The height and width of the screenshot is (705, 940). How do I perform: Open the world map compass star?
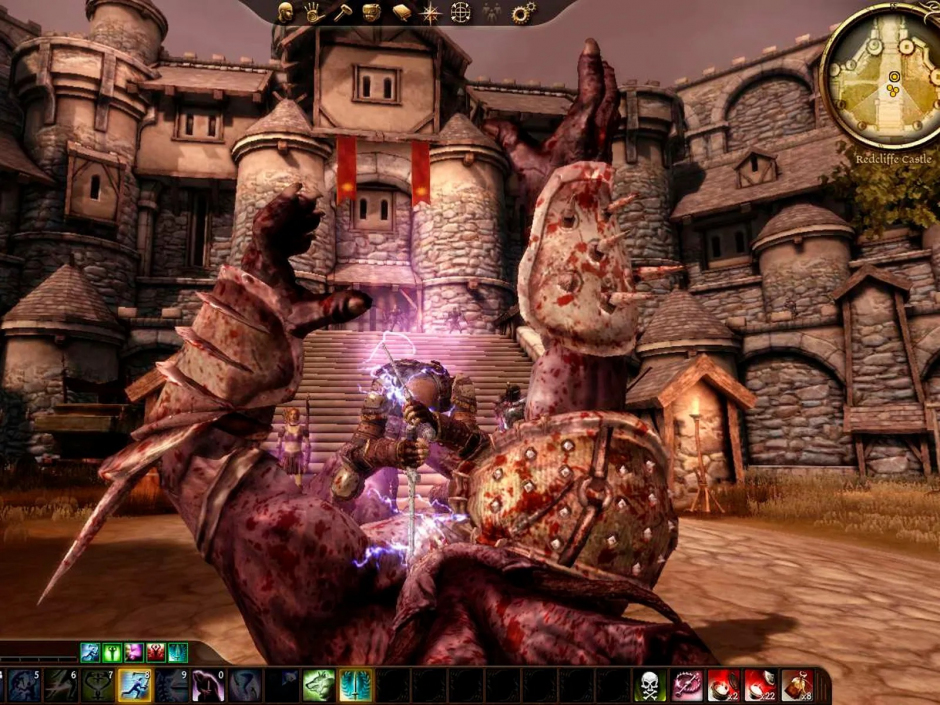430,13
